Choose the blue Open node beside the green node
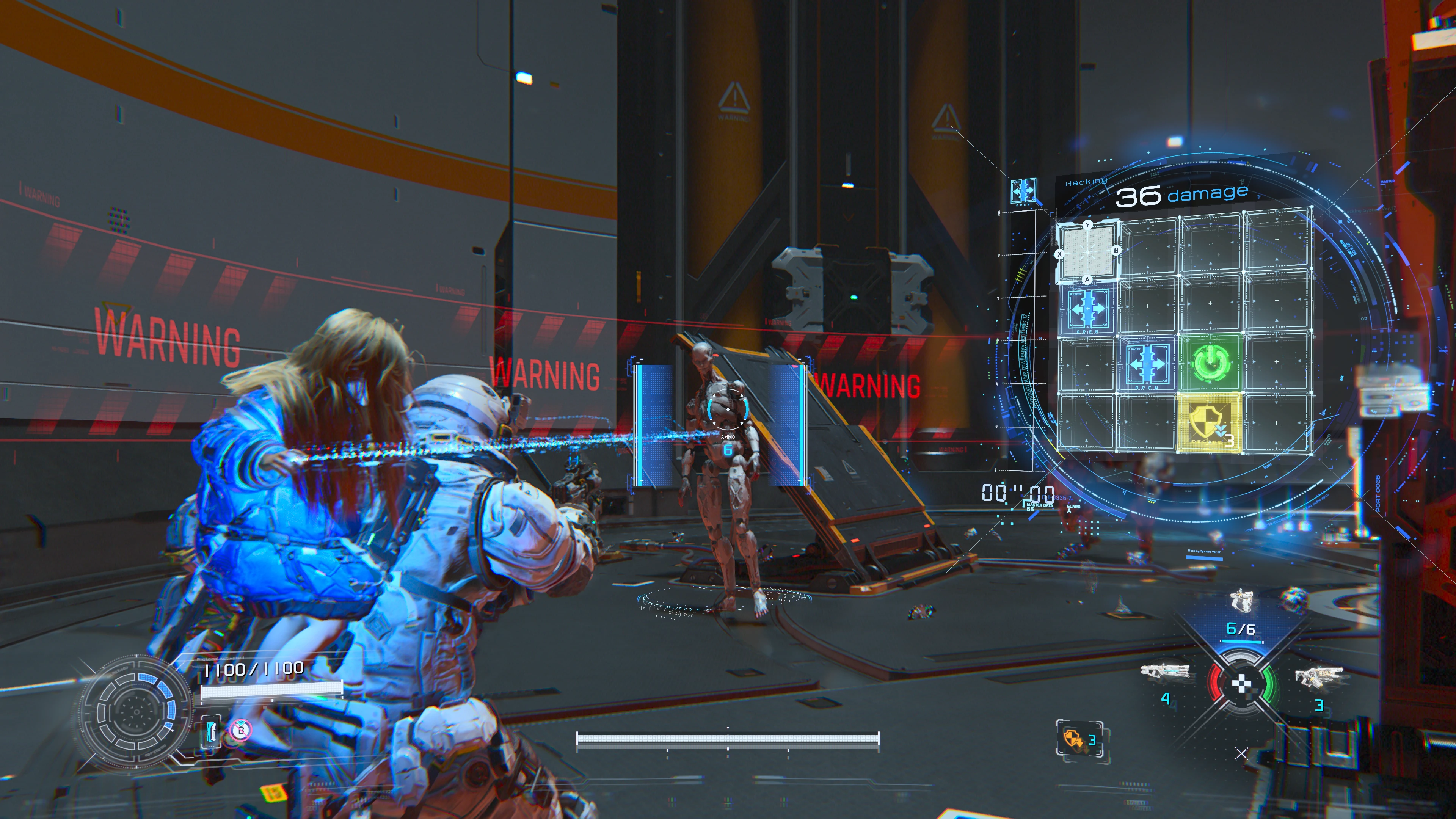Viewport: 1456px width, 819px height. (1147, 364)
